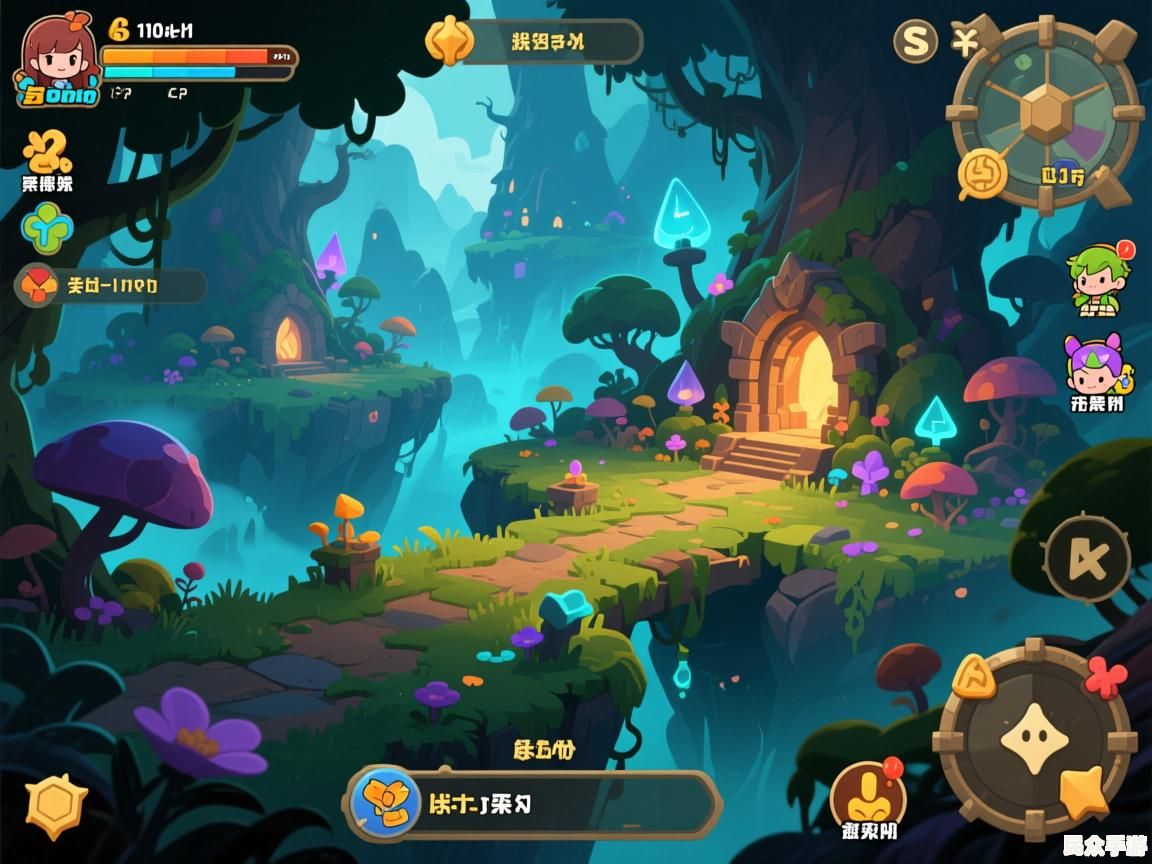Open the green and blue clover icon
Image resolution: width=1152 pixels, height=864 pixels.
[47, 229]
